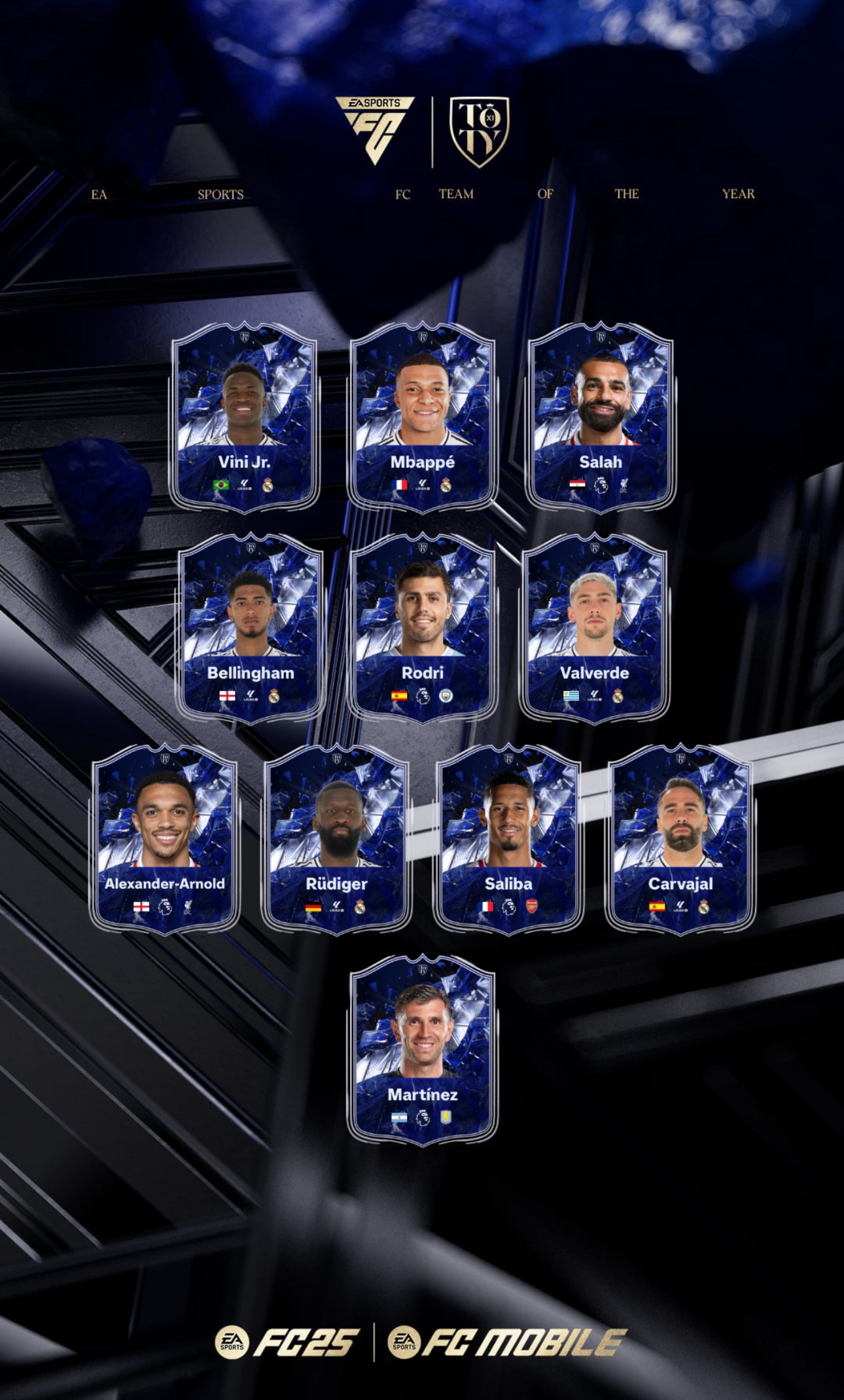Select the Rodri midfielder card
Image resolution: width=844 pixels, height=1400 pixels.
pyautogui.click(x=422, y=627)
